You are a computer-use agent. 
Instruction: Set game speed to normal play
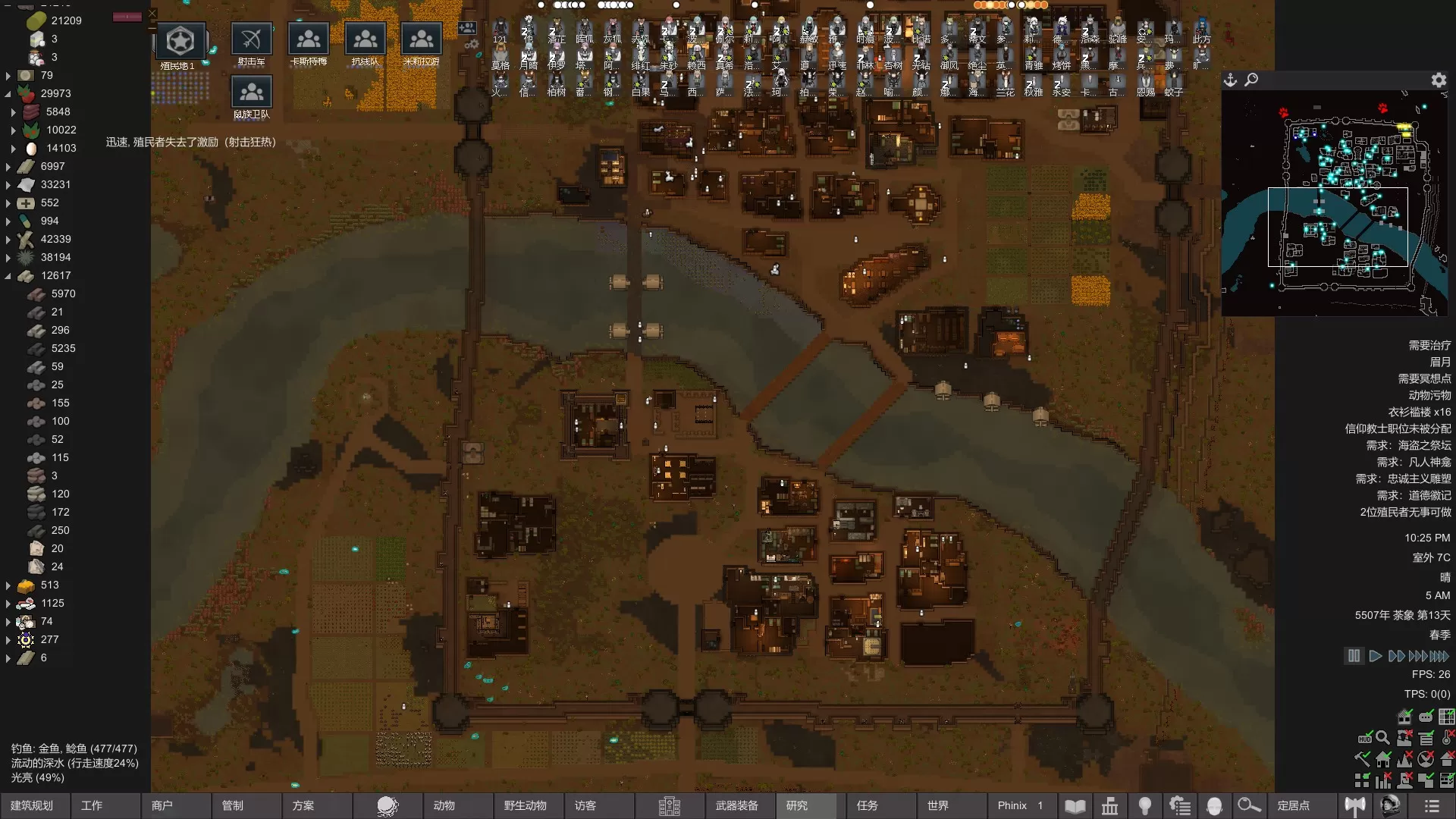1375,656
